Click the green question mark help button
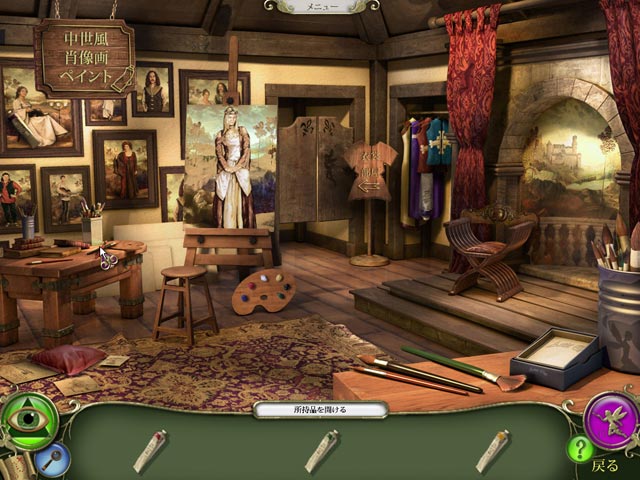Image resolution: width=640 pixels, height=480 pixels. coord(580,449)
